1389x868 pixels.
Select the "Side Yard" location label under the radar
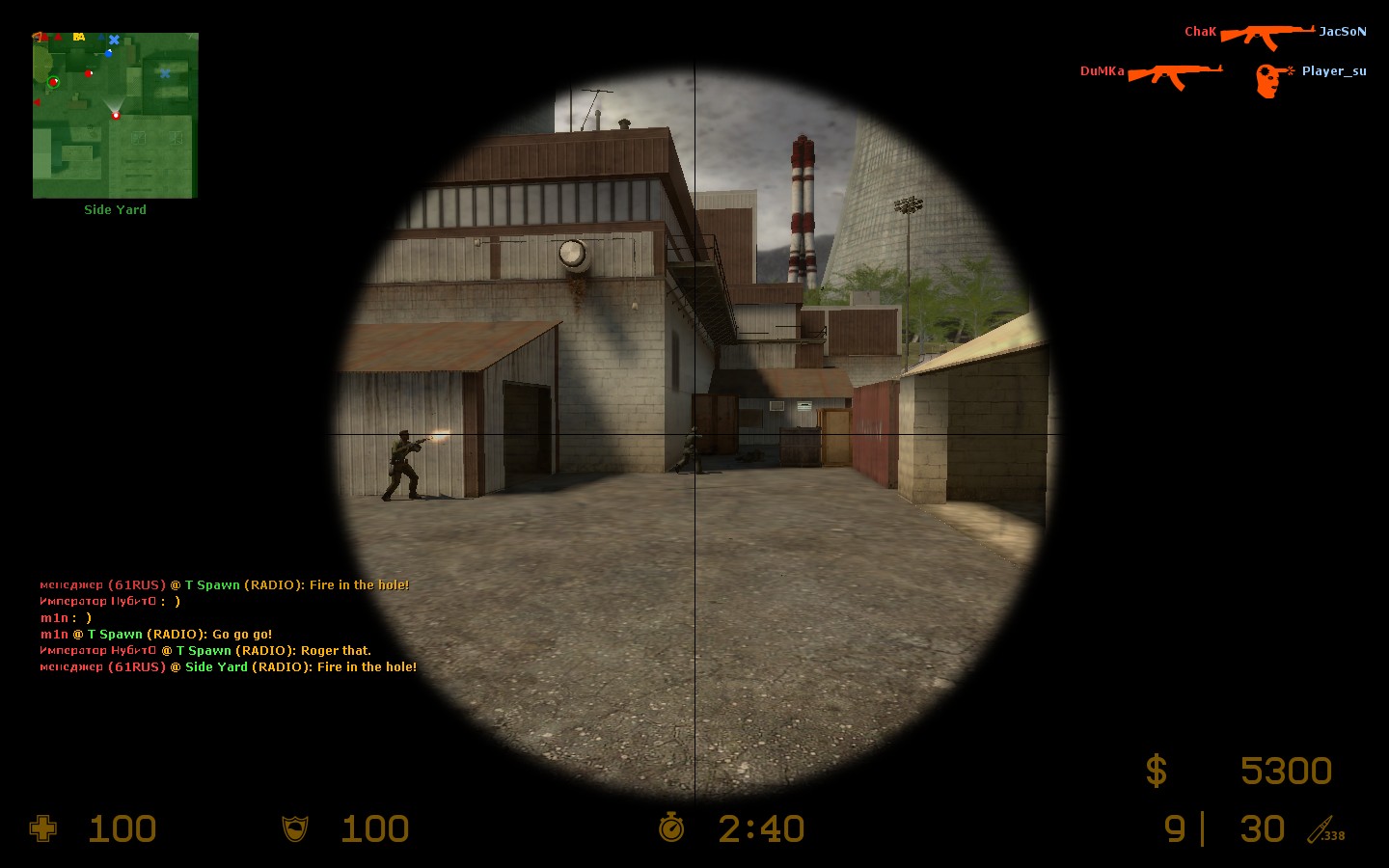coord(115,209)
